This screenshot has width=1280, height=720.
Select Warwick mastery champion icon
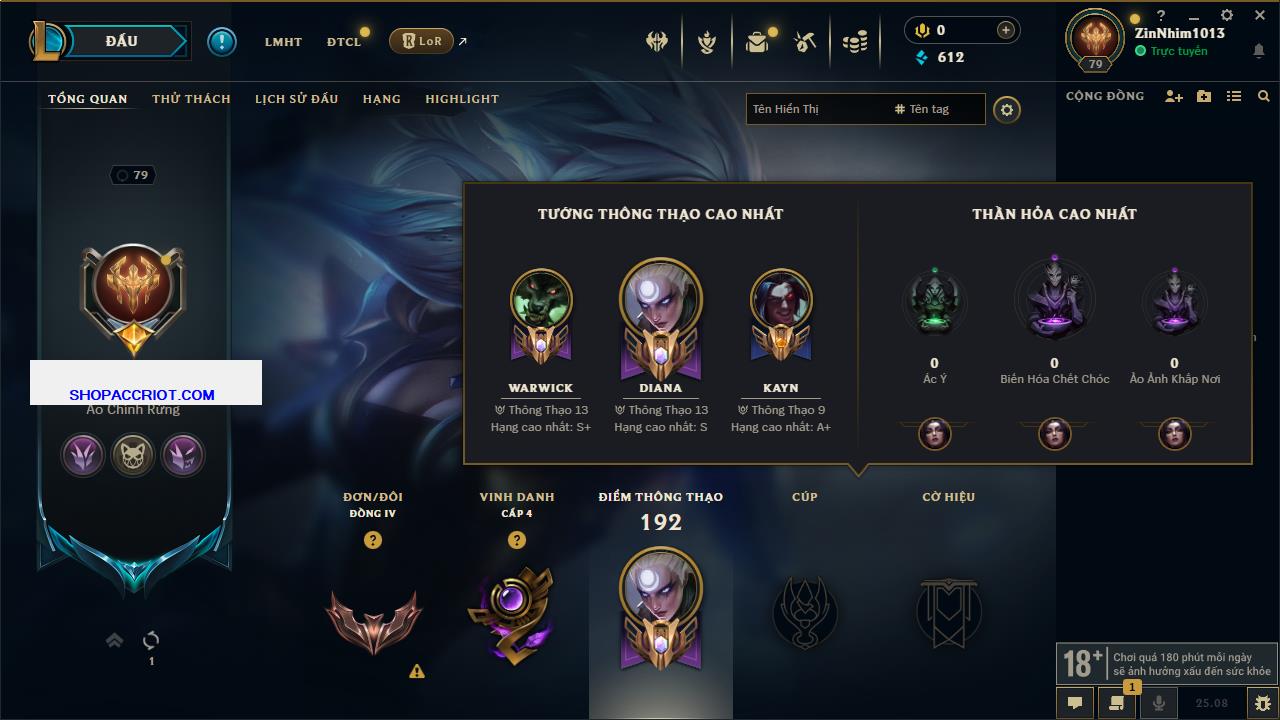[x=541, y=300]
